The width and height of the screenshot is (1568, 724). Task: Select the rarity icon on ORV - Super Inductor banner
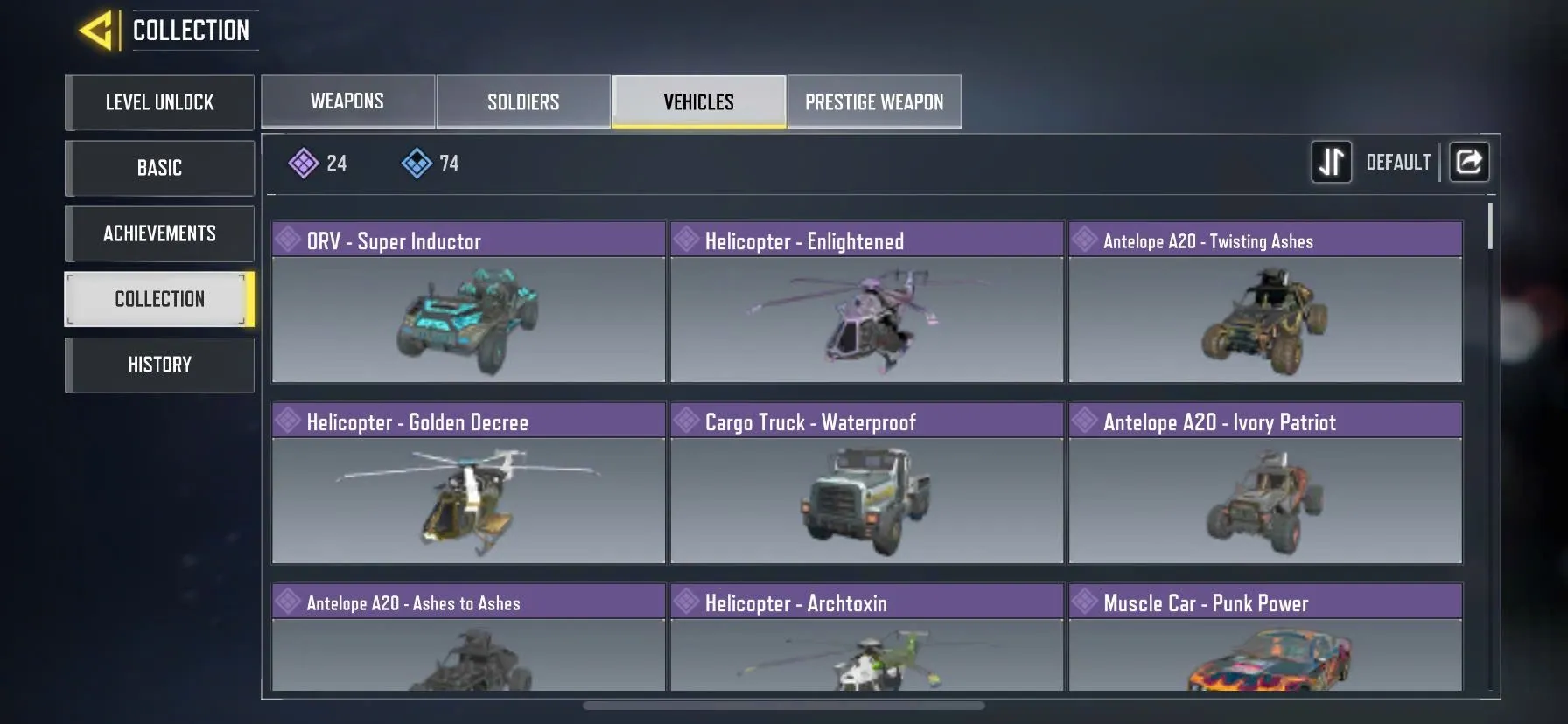[x=290, y=240]
